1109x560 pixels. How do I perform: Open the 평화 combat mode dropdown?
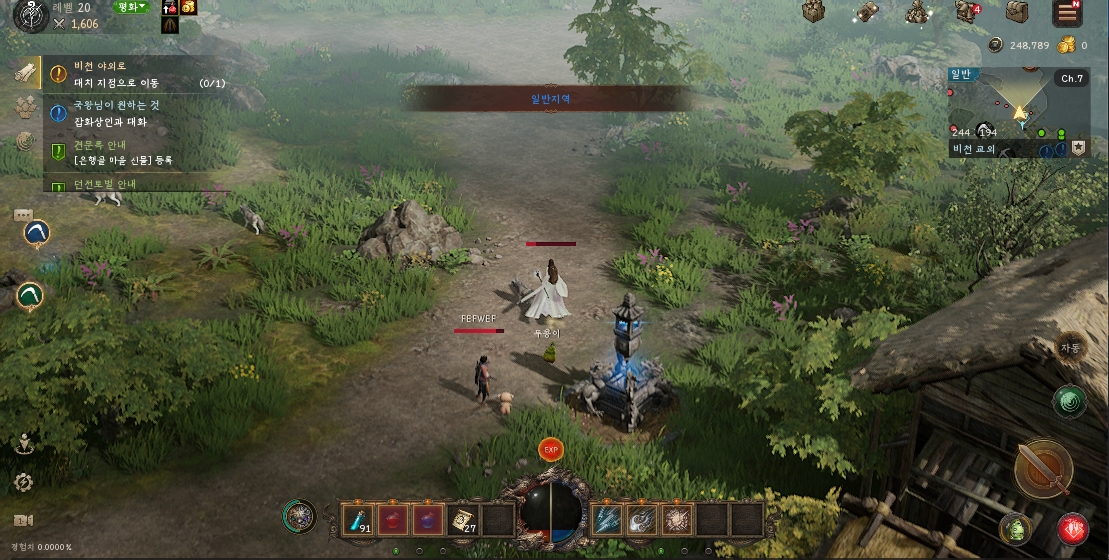coord(131,7)
